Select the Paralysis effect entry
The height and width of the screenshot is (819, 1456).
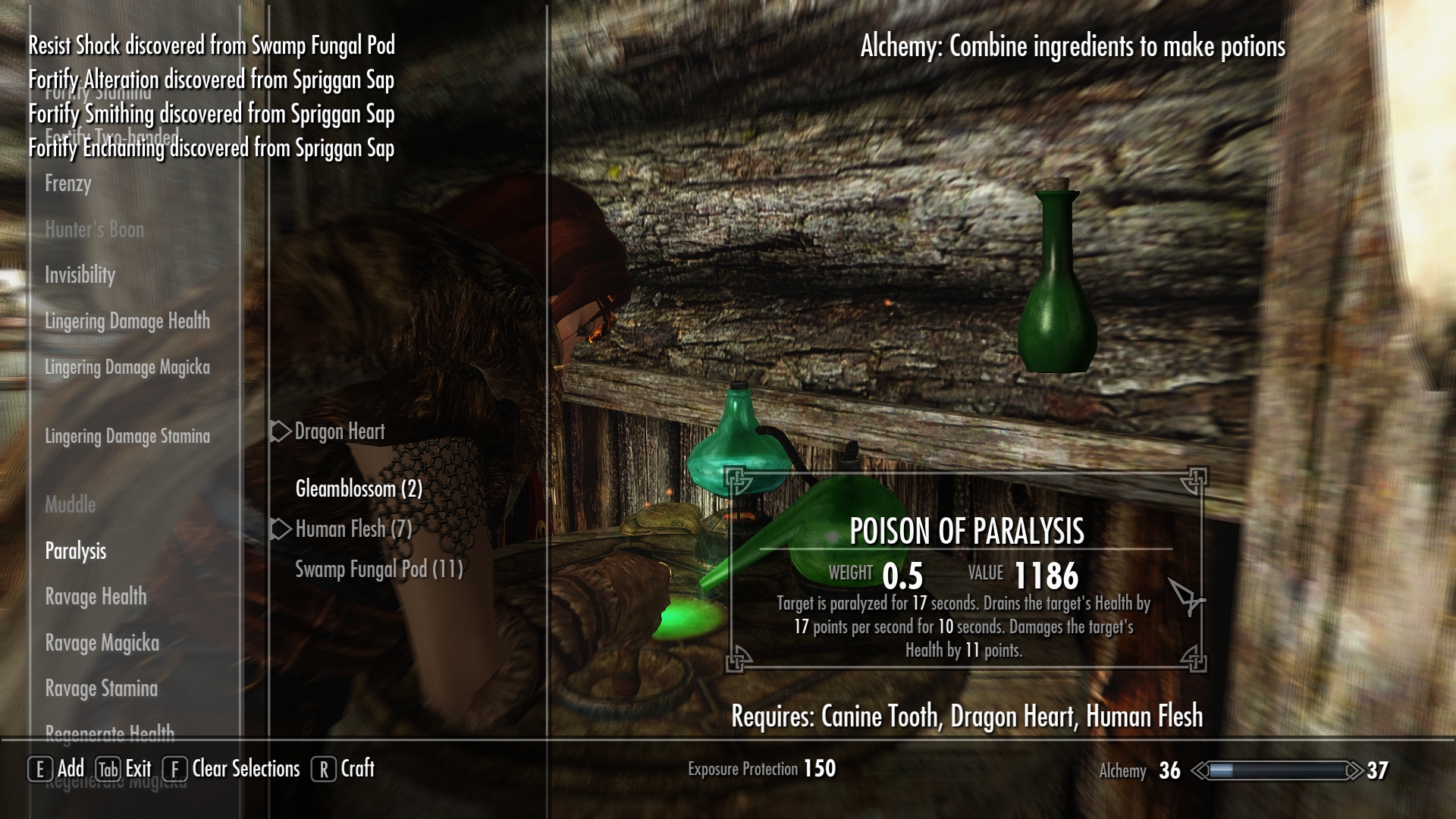click(76, 551)
